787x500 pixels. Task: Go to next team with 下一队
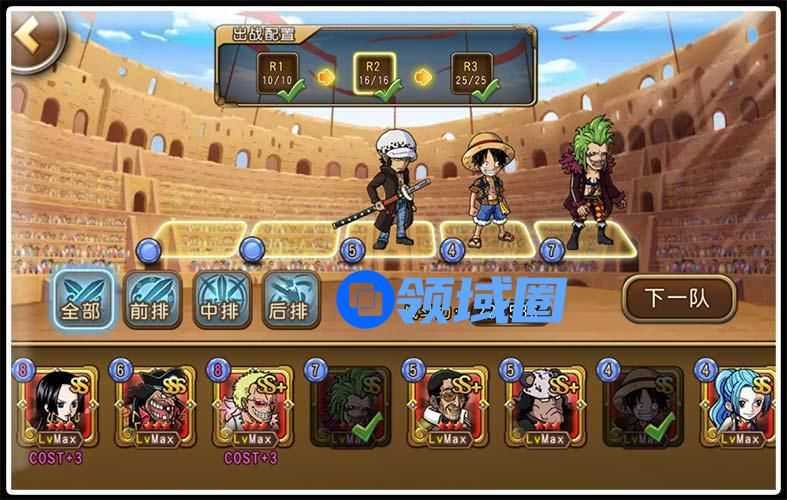(x=677, y=296)
